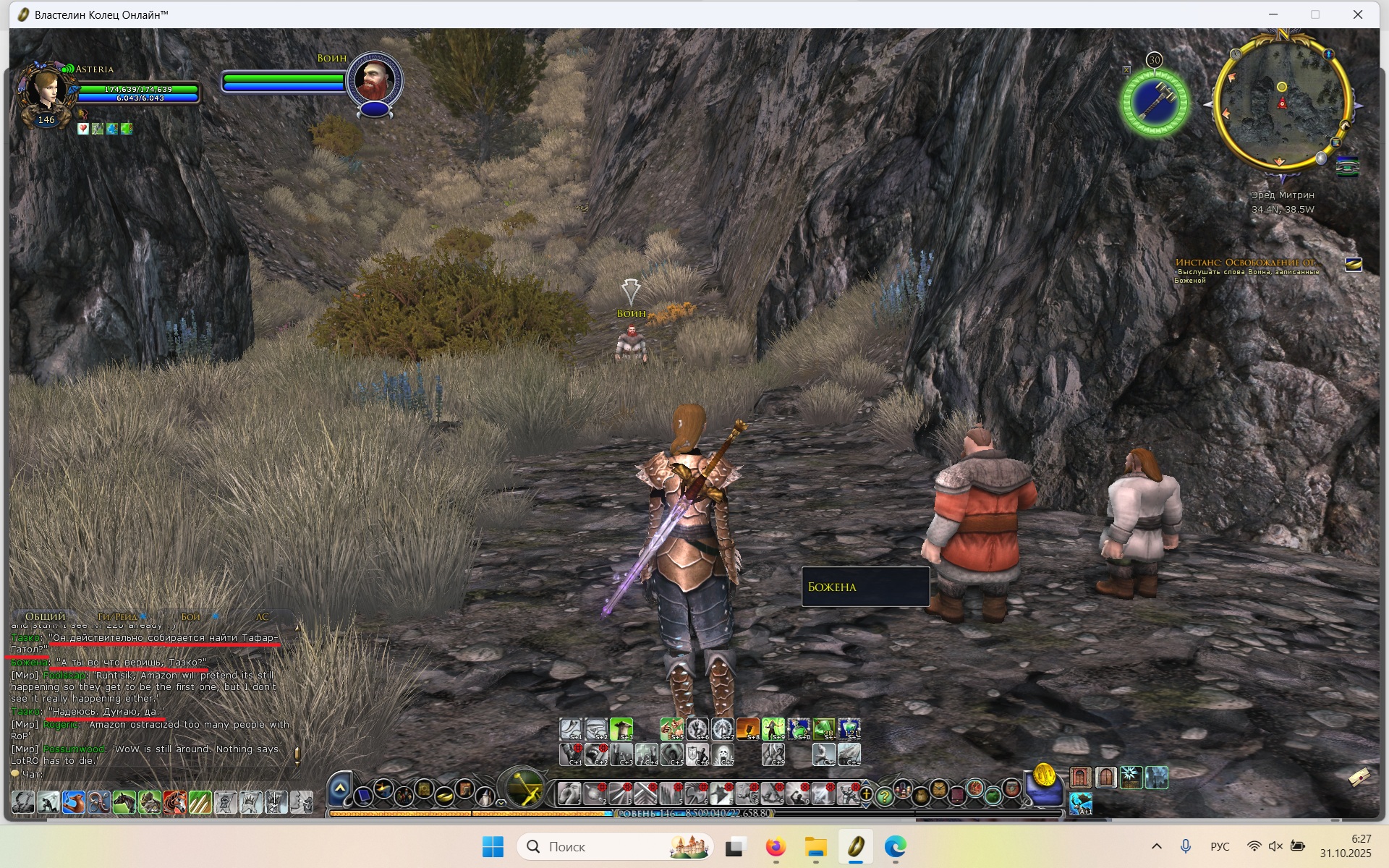
Task: Activate the skull skill in the hotbar
Action: coord(723,754)
